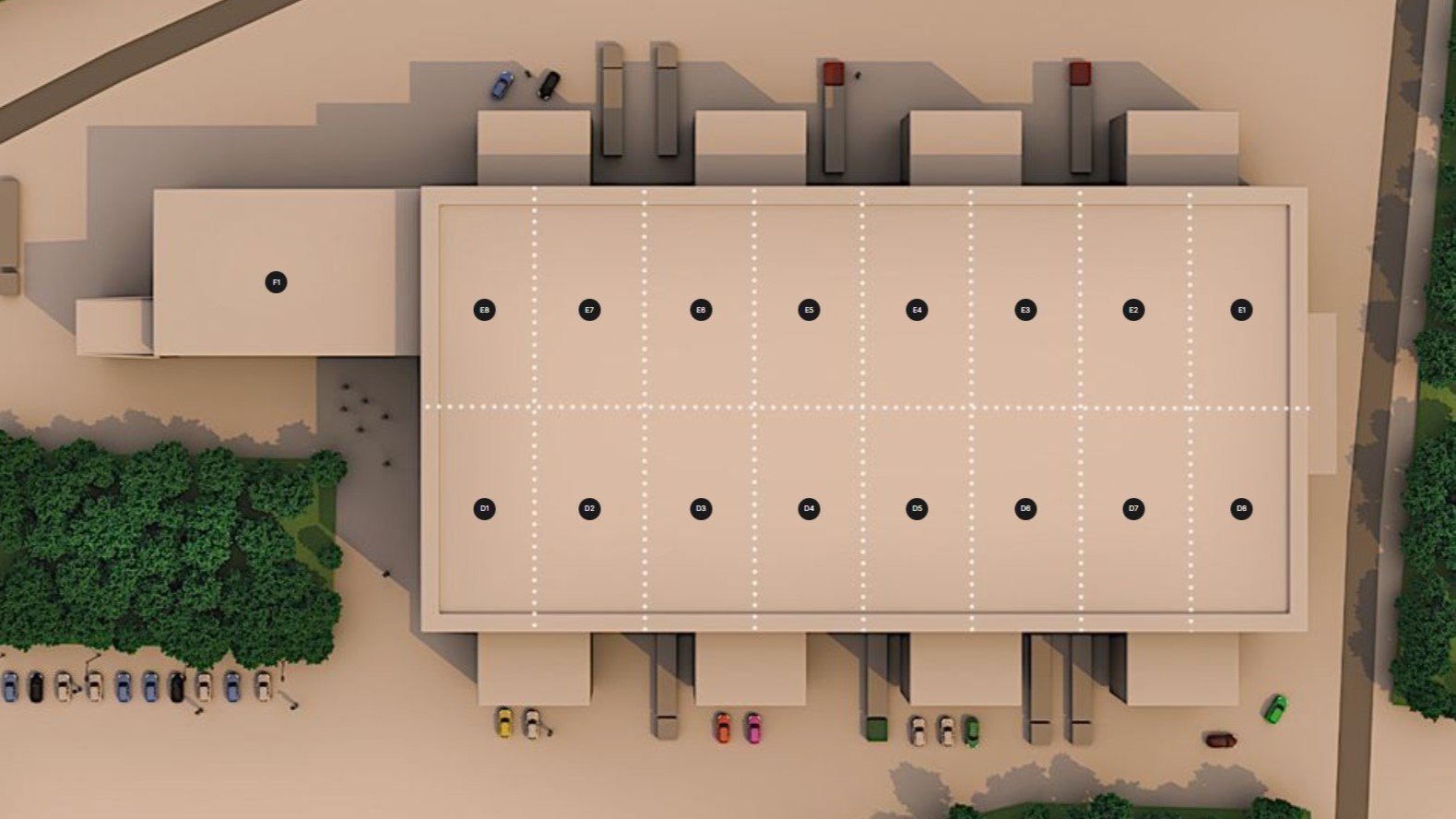Choose the E1 unit marker

pyautogui.click(x=1241, y=310)
